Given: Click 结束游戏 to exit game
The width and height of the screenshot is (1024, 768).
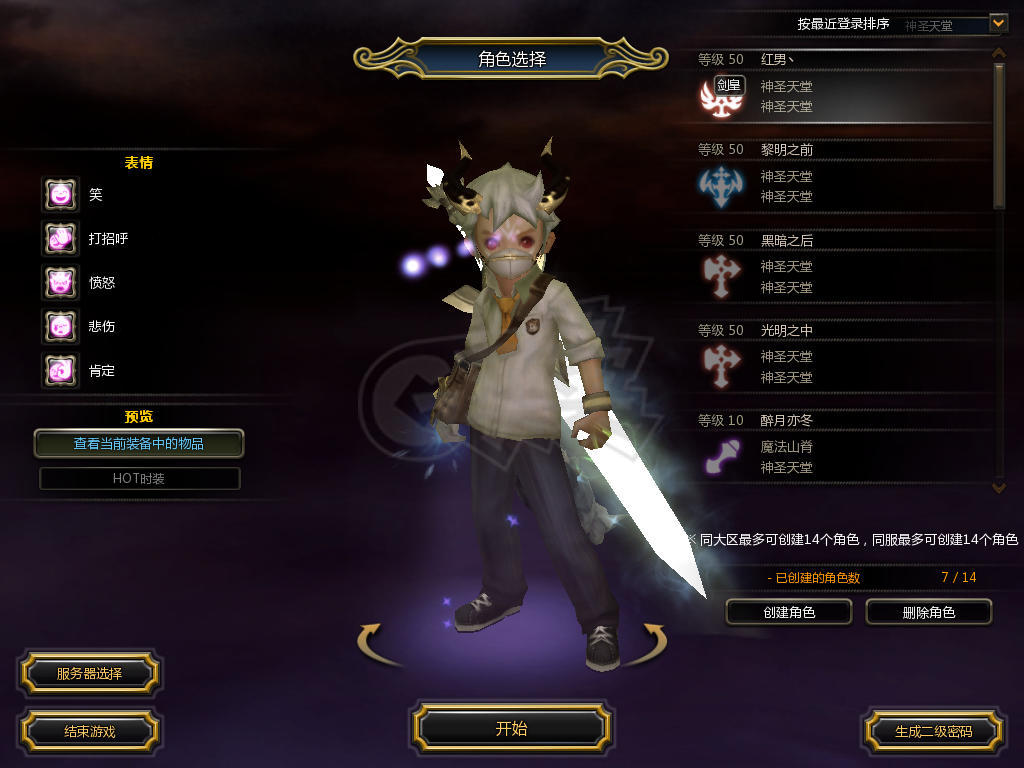Looking at the screenshot, I should point(89,731).
